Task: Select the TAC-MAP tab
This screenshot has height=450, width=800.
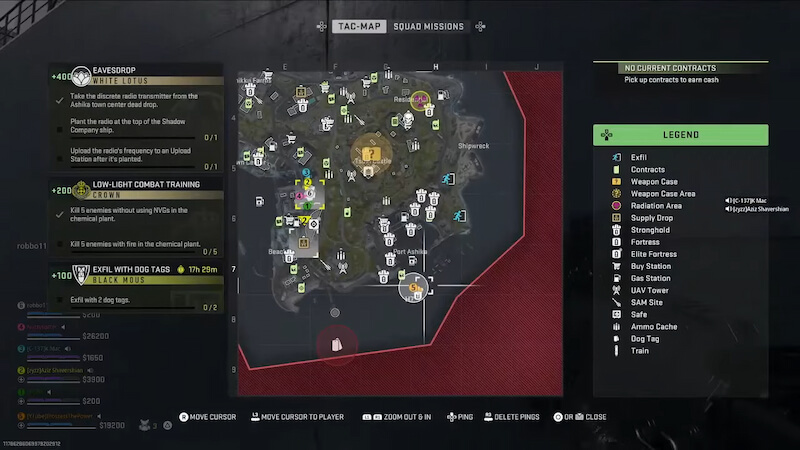Action: point(359,26)
